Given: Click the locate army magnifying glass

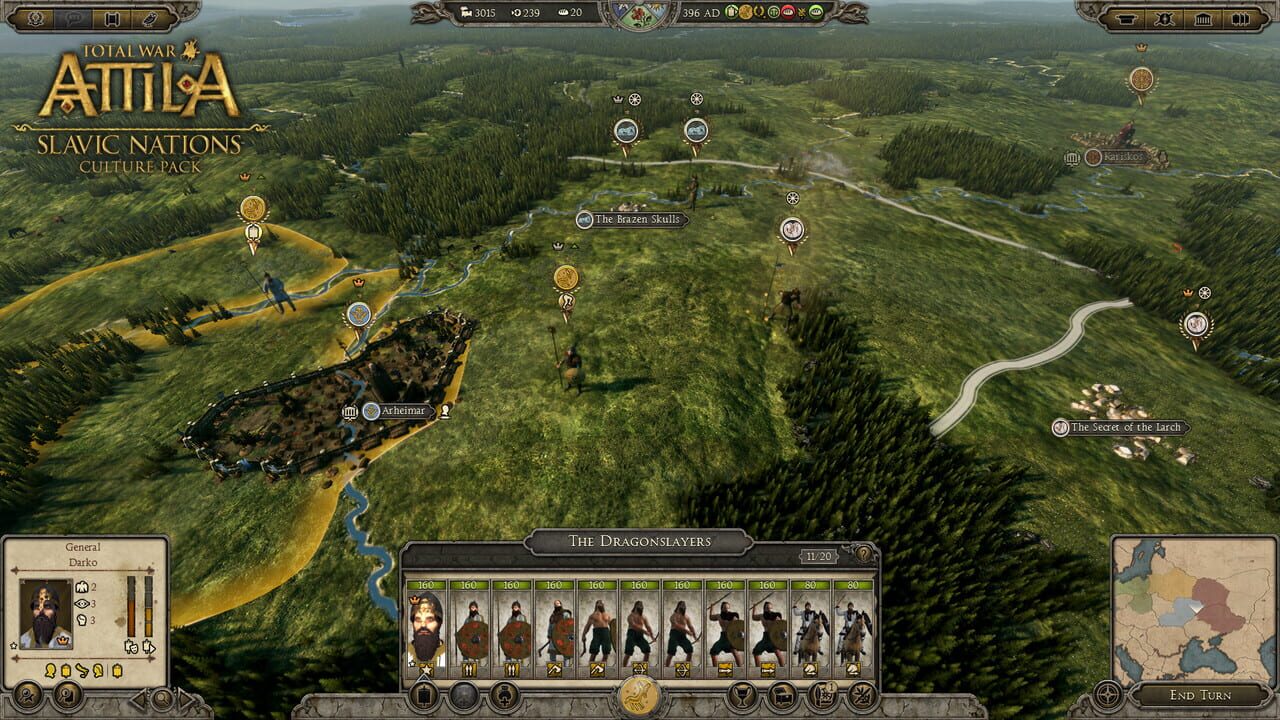Looking at the screenshot, I should (x=161, y=699).
